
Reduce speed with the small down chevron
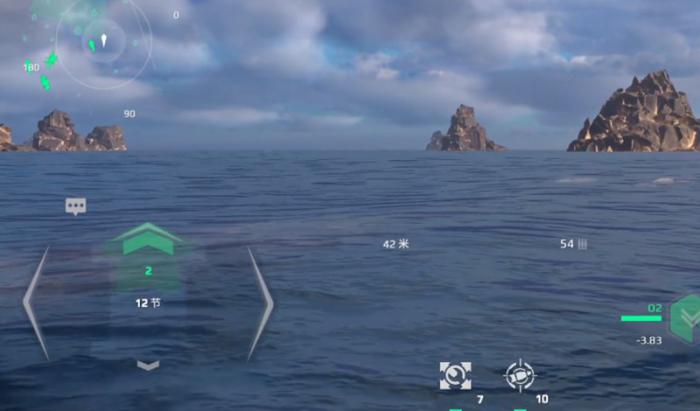(x=148, y=365)
